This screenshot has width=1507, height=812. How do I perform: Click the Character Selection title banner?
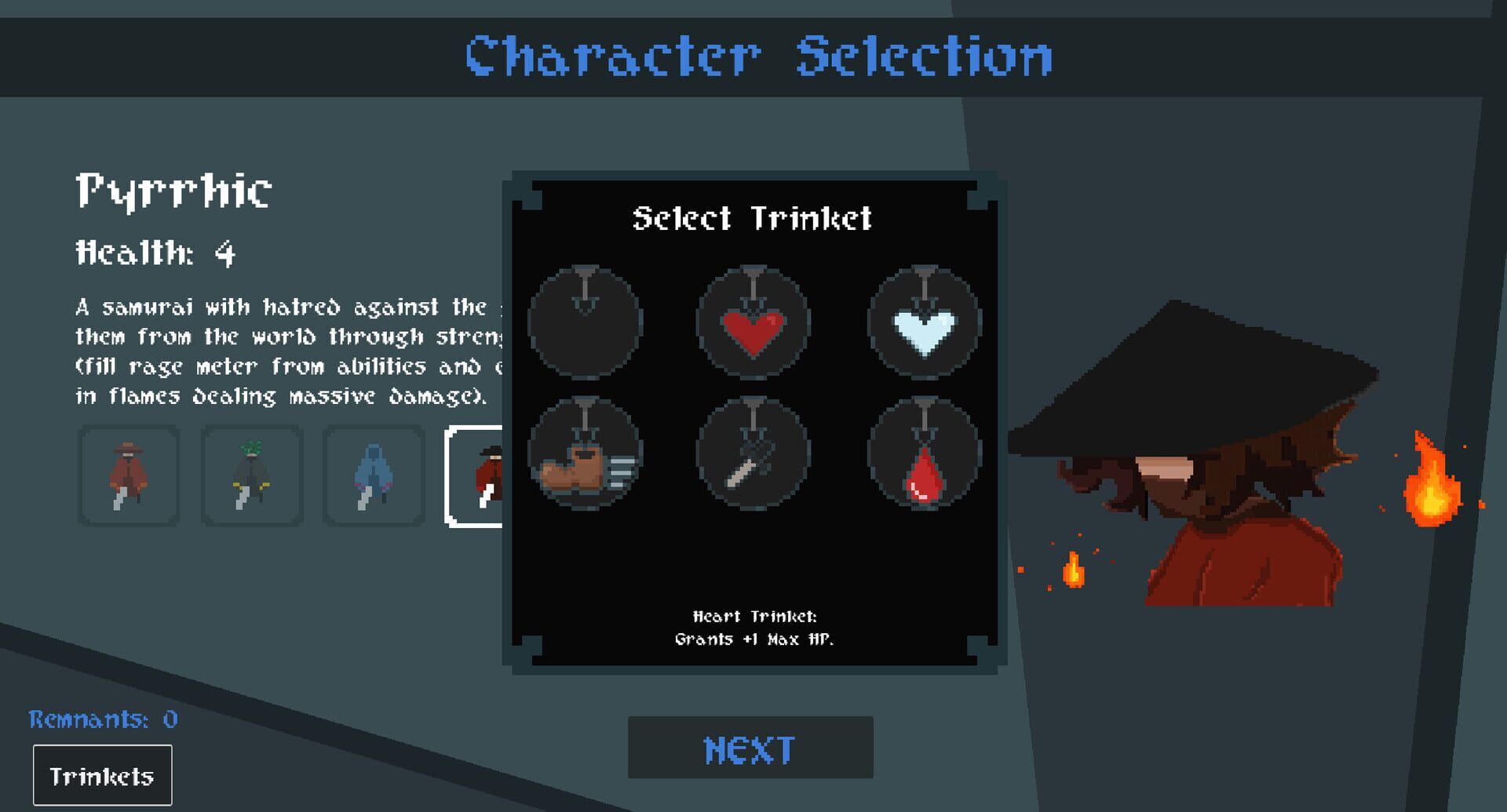click(x=756, y=55)
